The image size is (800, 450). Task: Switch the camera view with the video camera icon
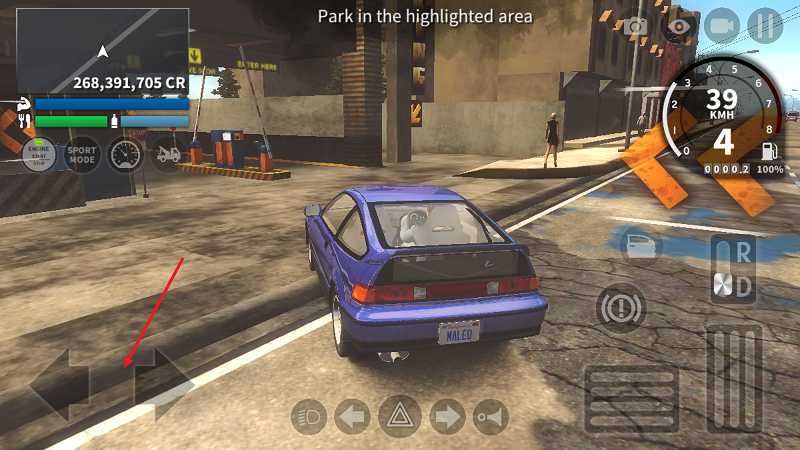[721, 25]
